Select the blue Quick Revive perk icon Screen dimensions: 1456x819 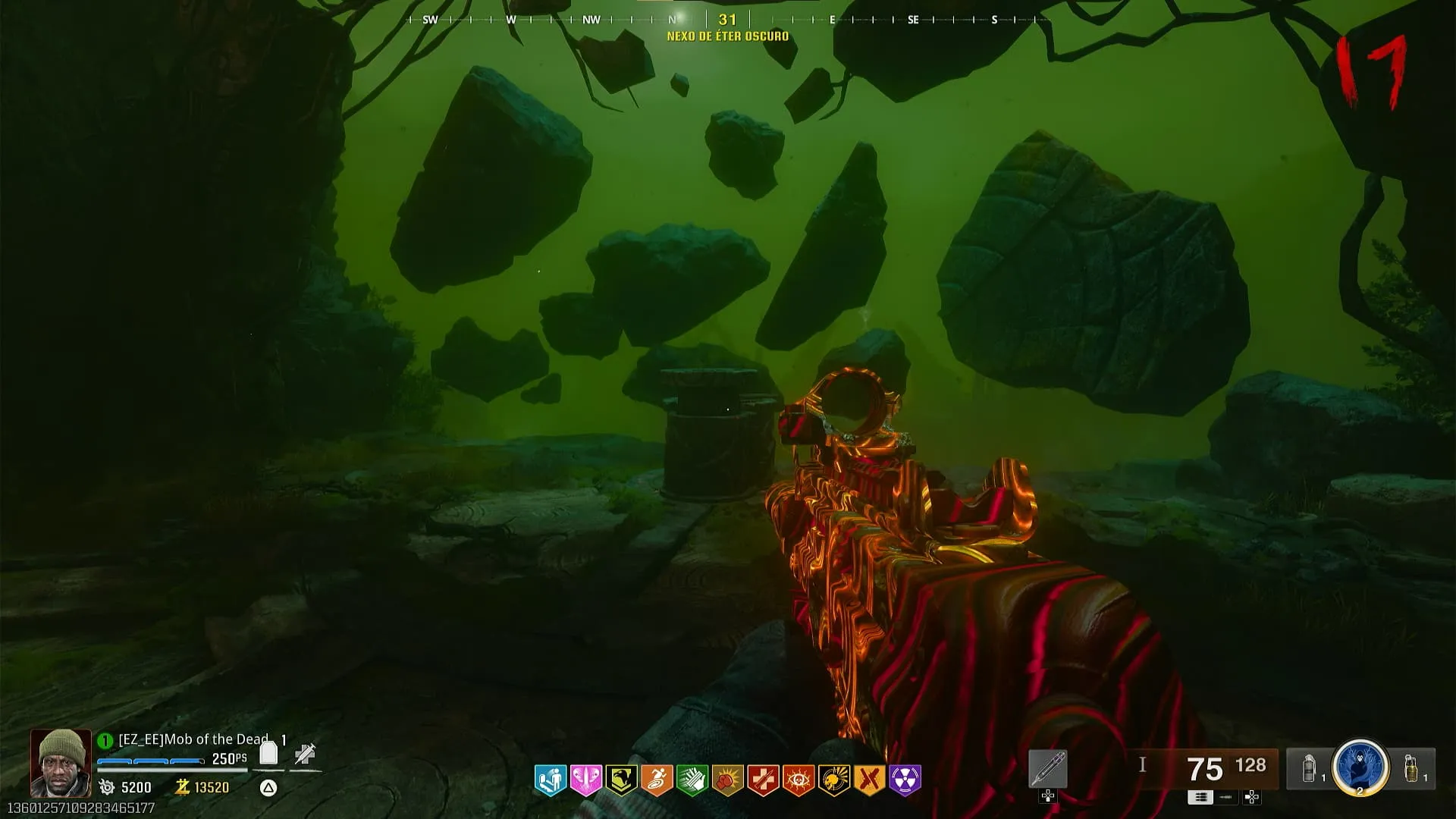(551, 780)
